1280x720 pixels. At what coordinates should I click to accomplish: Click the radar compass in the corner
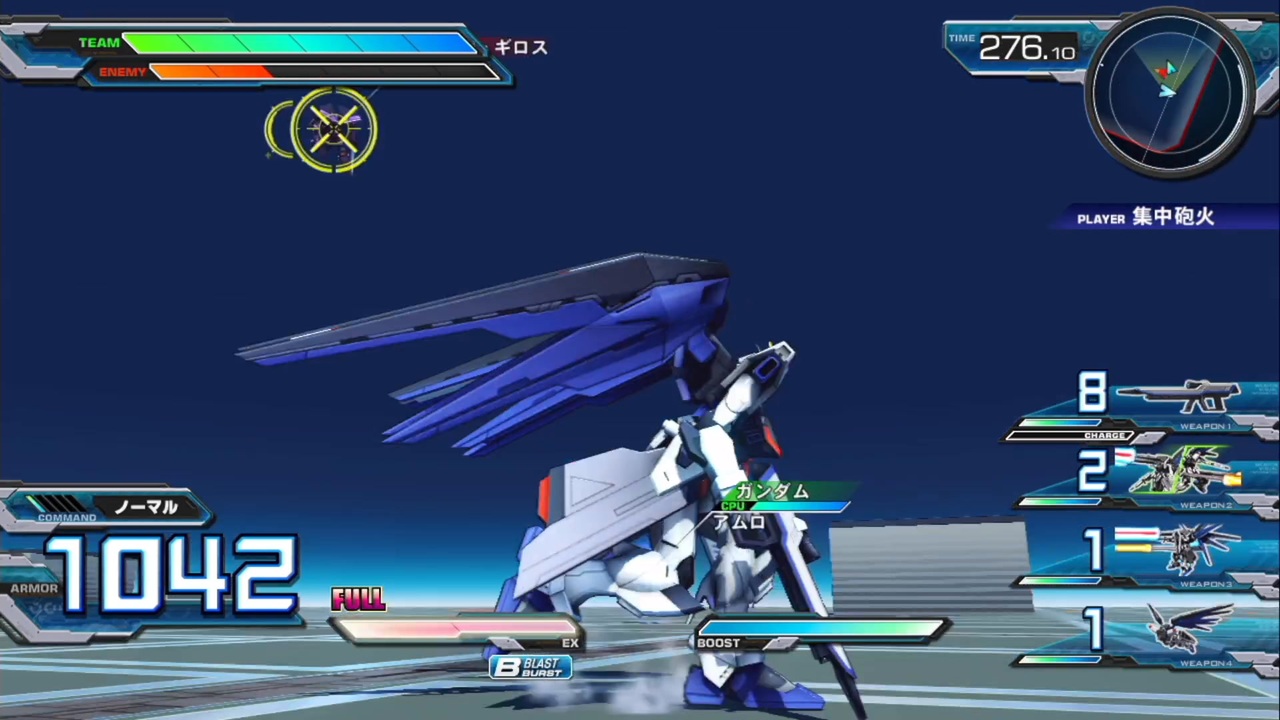pos(1170,95)
